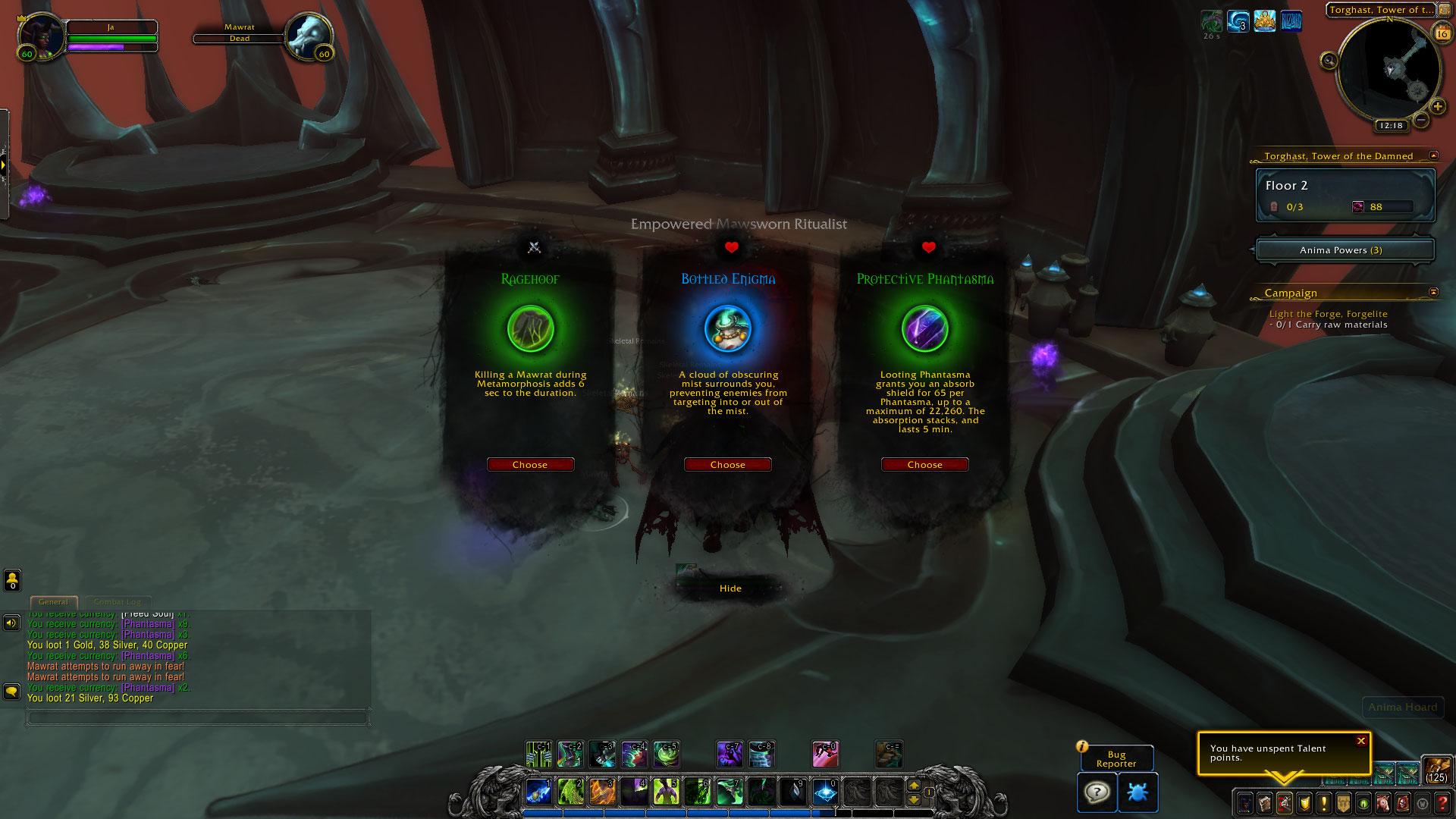Select the Mawrat target portrait
This screenshot has height=819, width=1456.
[307, 35]
